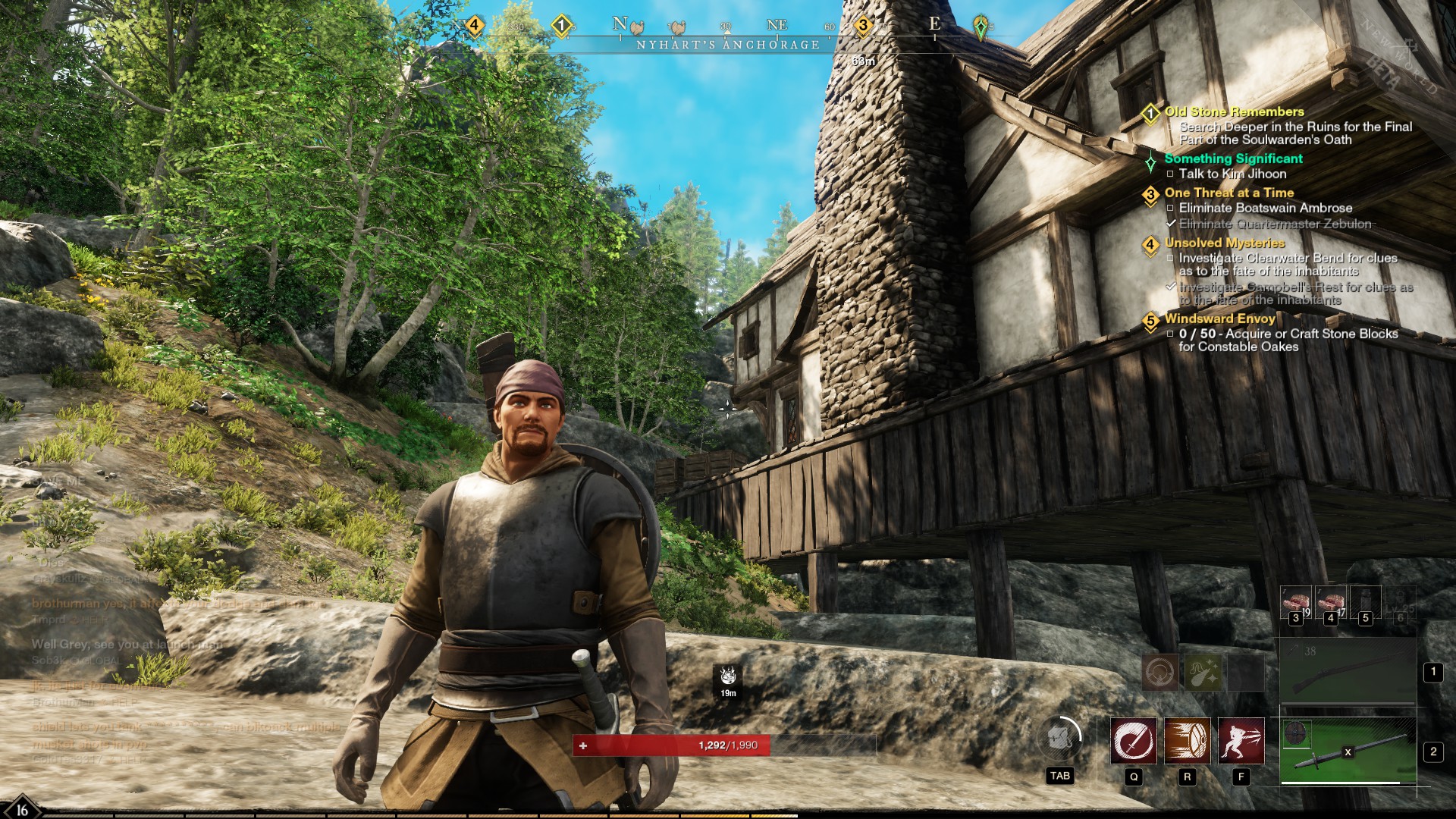Select the One Threat at a Time quest
The width and height of the screenshot is (1456, 819).
point(1228,193)
